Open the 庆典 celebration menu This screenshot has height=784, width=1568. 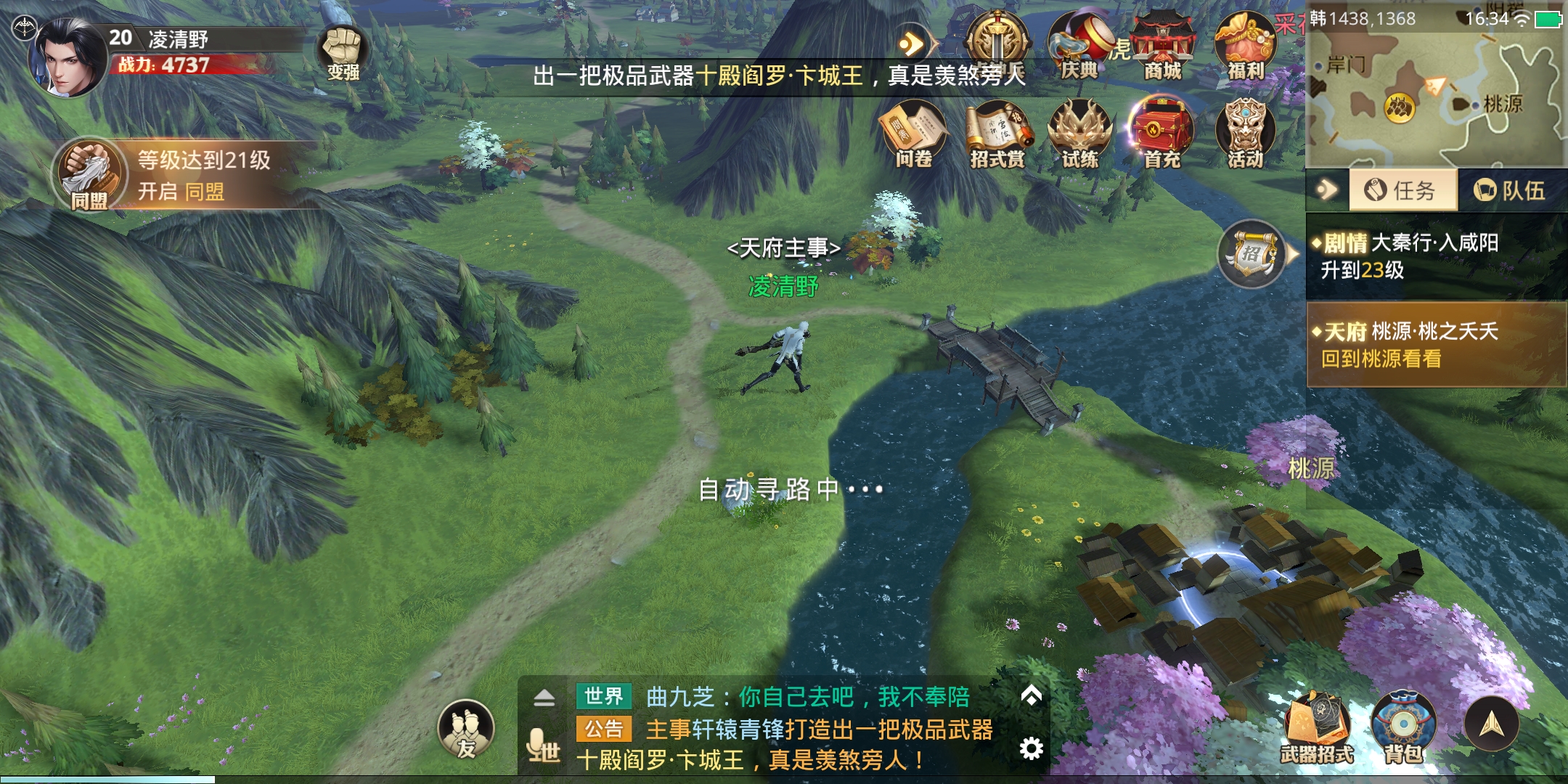pyautogui.click(x=1079, y=46)
